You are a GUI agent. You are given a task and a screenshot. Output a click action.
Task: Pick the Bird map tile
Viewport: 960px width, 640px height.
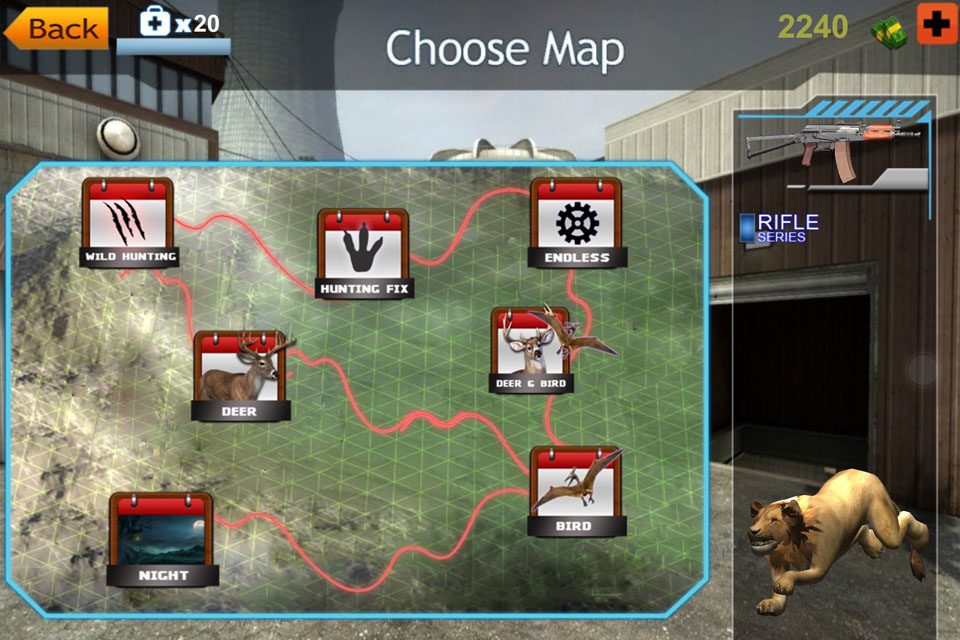tap(574, 491)
